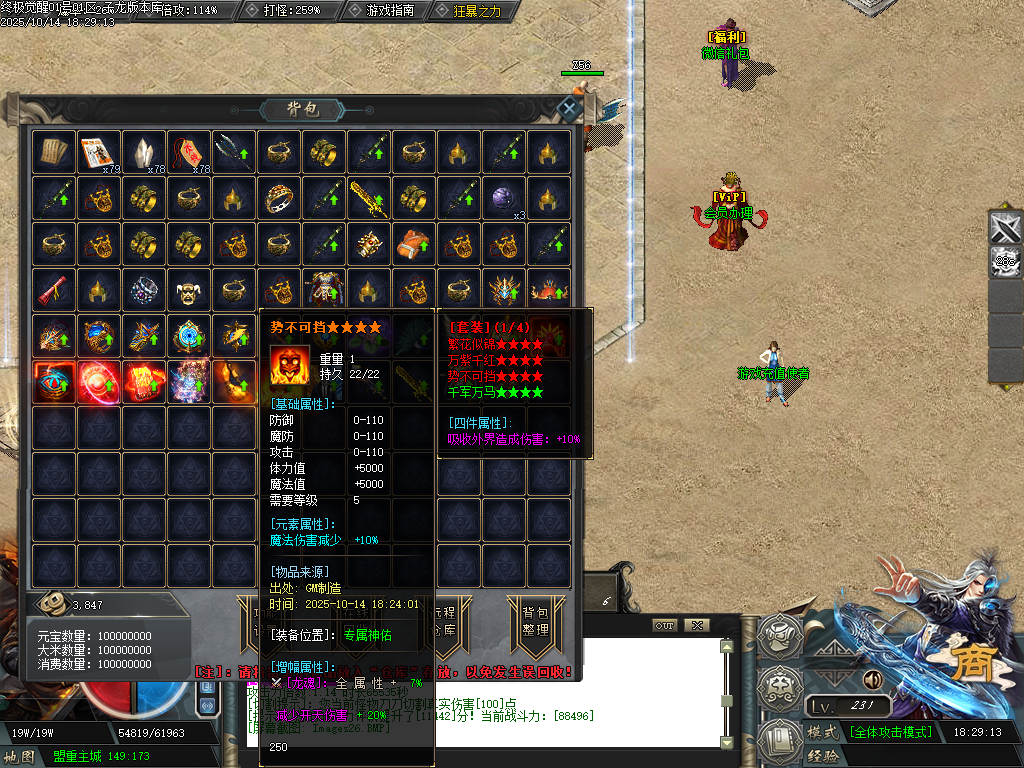Select the scroll pages item in backpack

point(54,152)
